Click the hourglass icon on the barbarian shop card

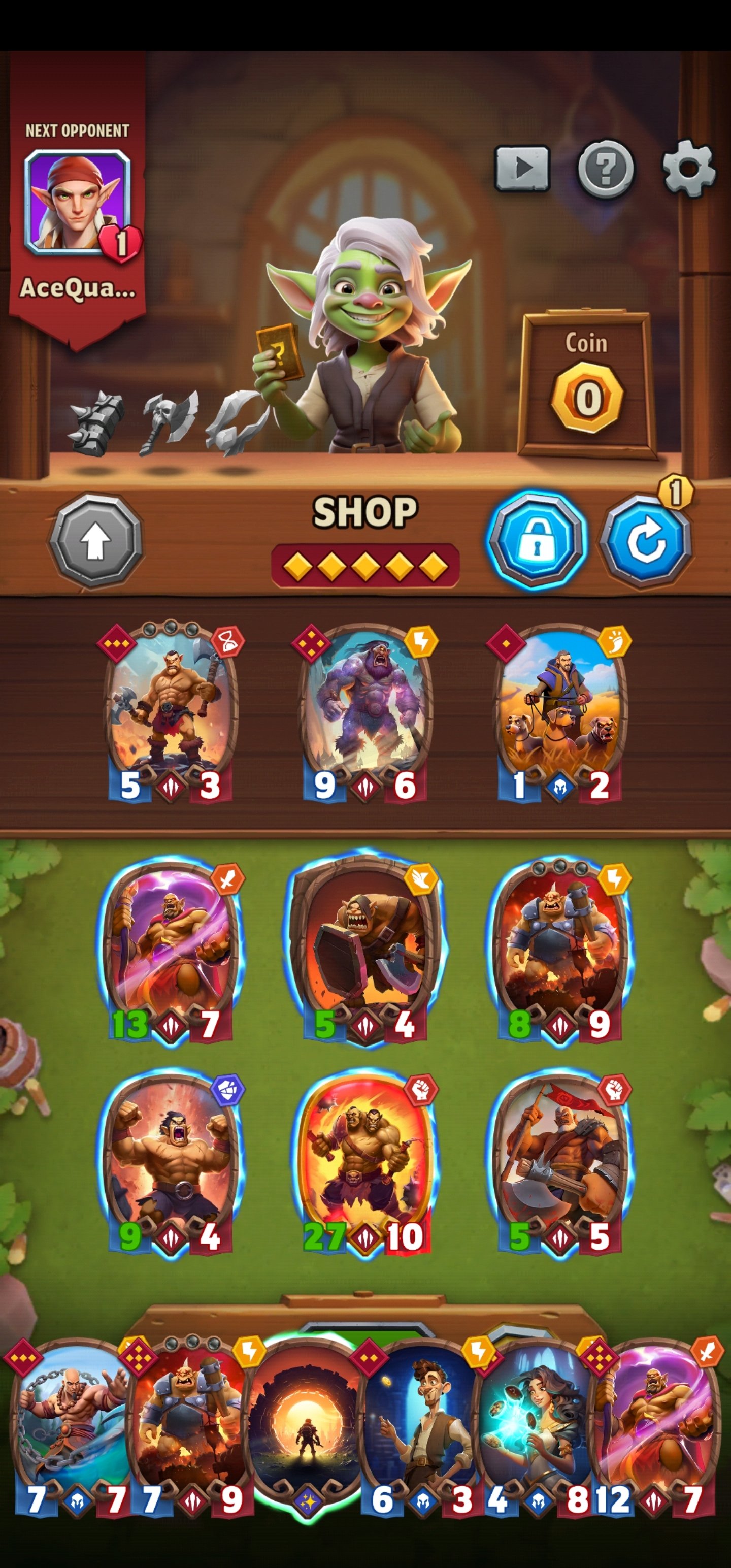pyautogui.click(x=229, y=640)
